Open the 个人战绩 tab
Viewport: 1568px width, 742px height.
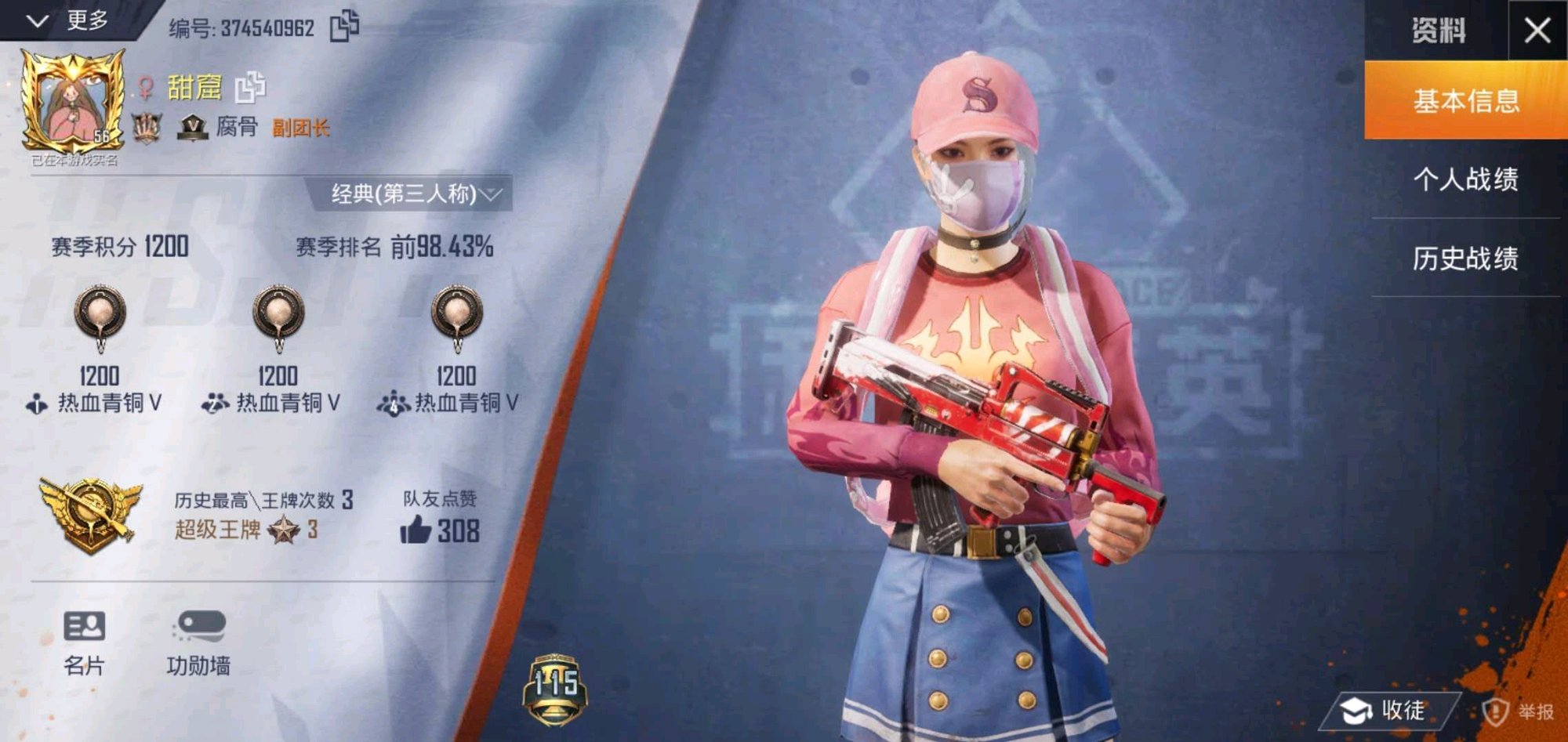click(x=1465, y=179)
